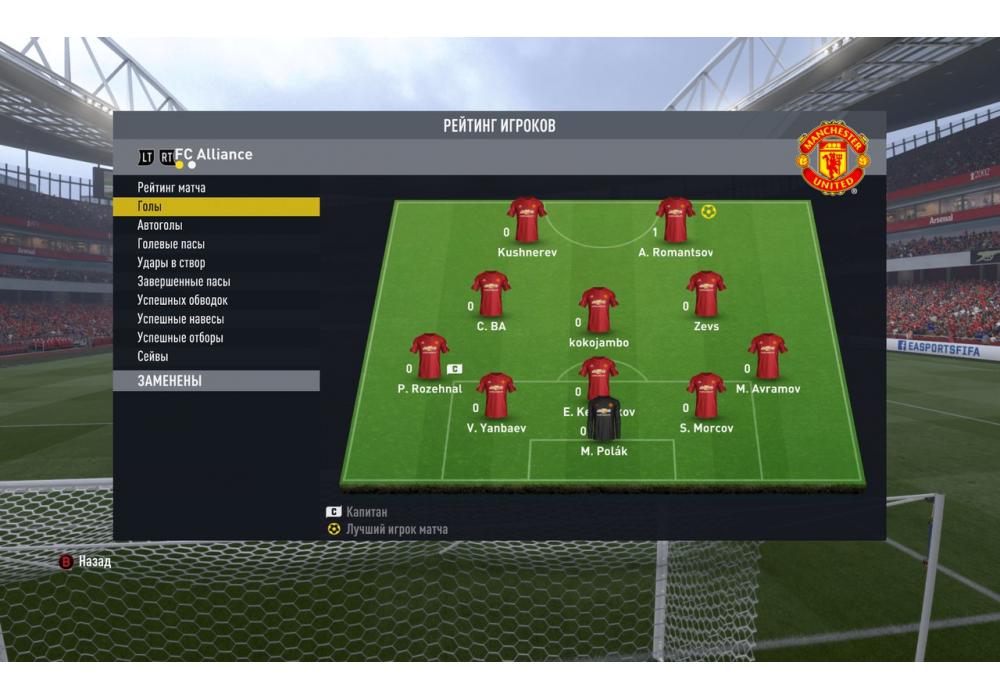The height and width of the screenshot is (700, 1000).
Task: Choose goalkeeper M. Polák
Action: coord(603,420)
